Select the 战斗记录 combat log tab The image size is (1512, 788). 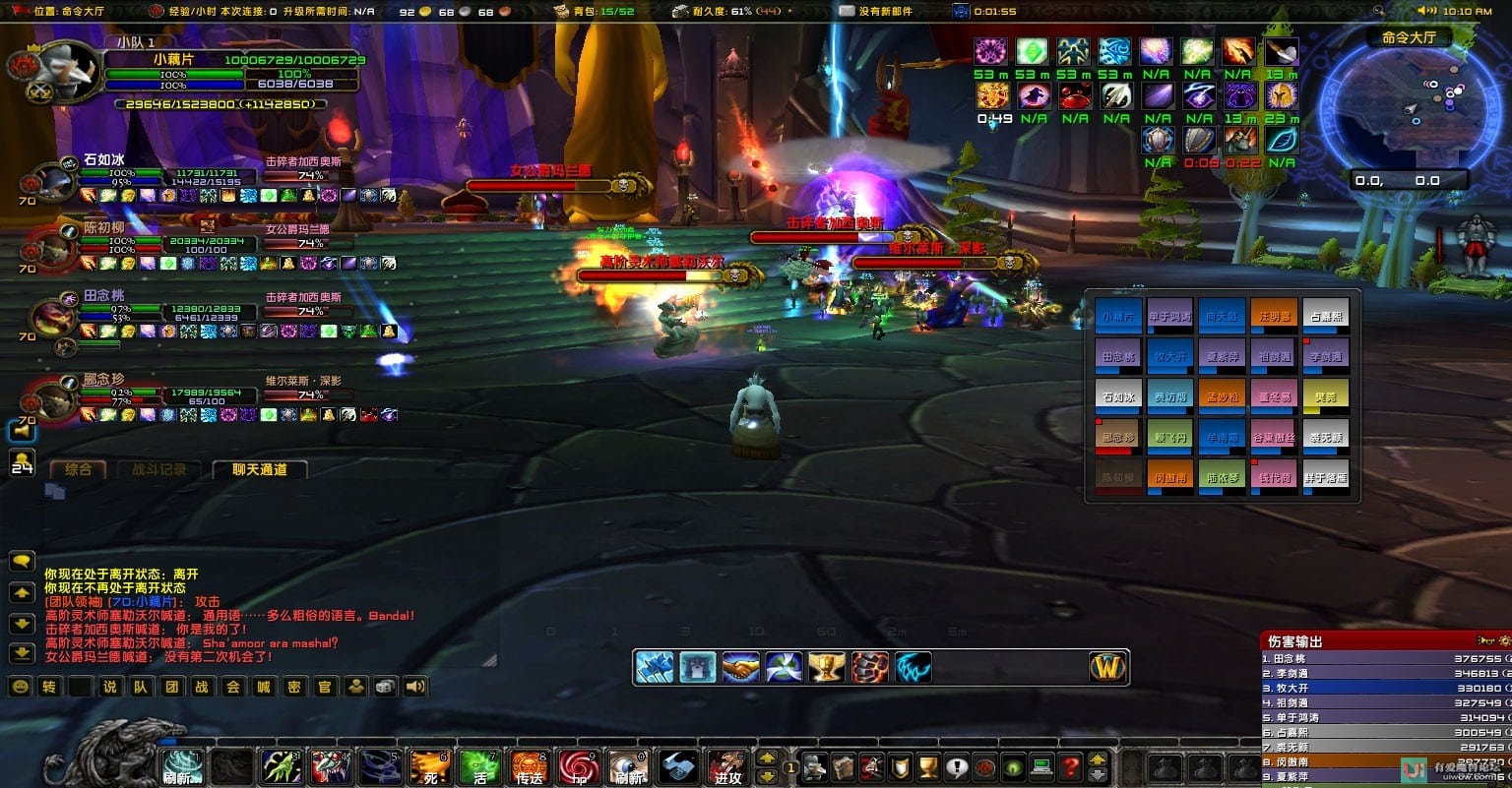(x=158, y=470)
